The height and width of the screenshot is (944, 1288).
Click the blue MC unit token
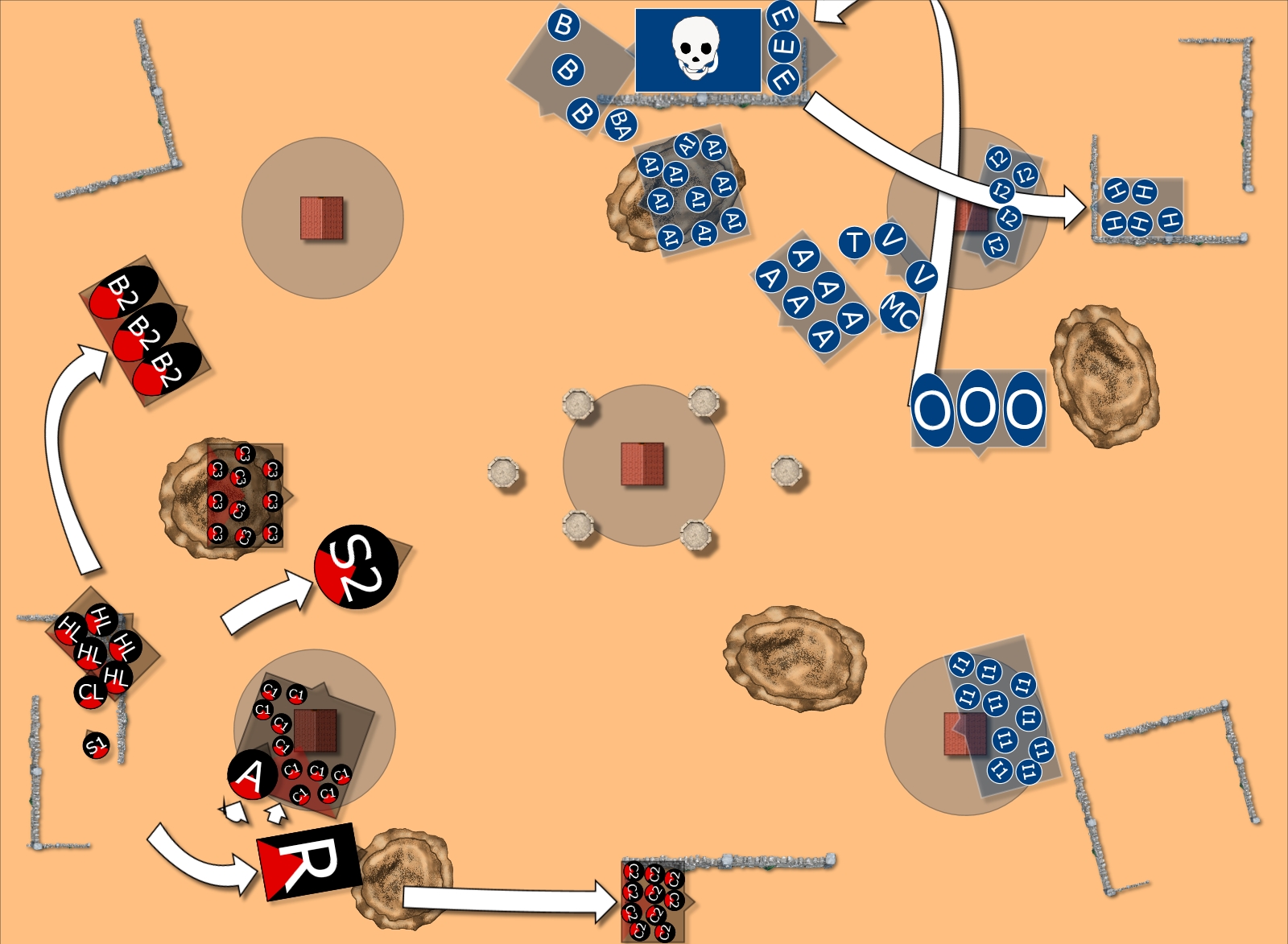tap(899, 311)
